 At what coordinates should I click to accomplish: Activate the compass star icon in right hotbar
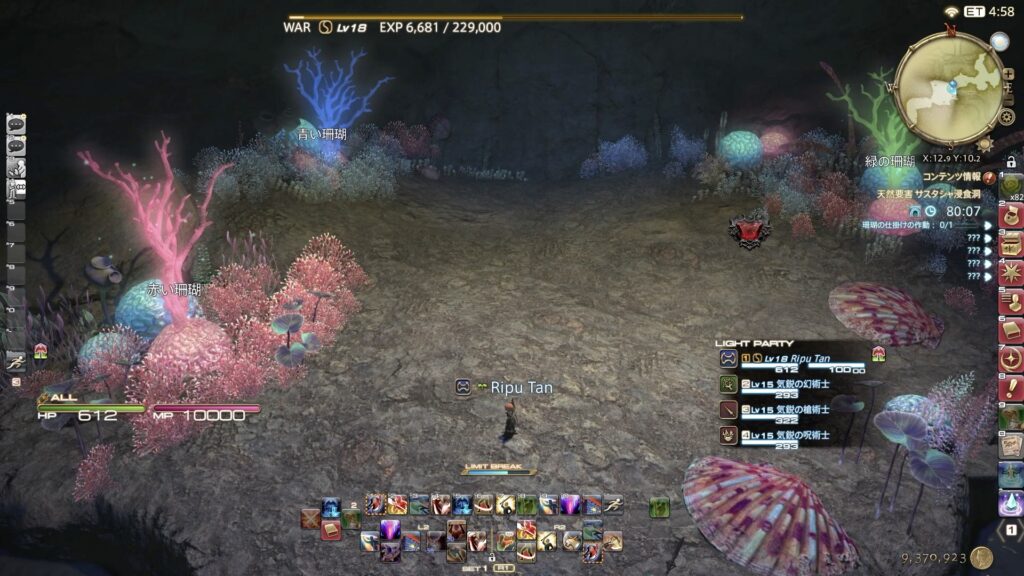[x=1011, y=359]
